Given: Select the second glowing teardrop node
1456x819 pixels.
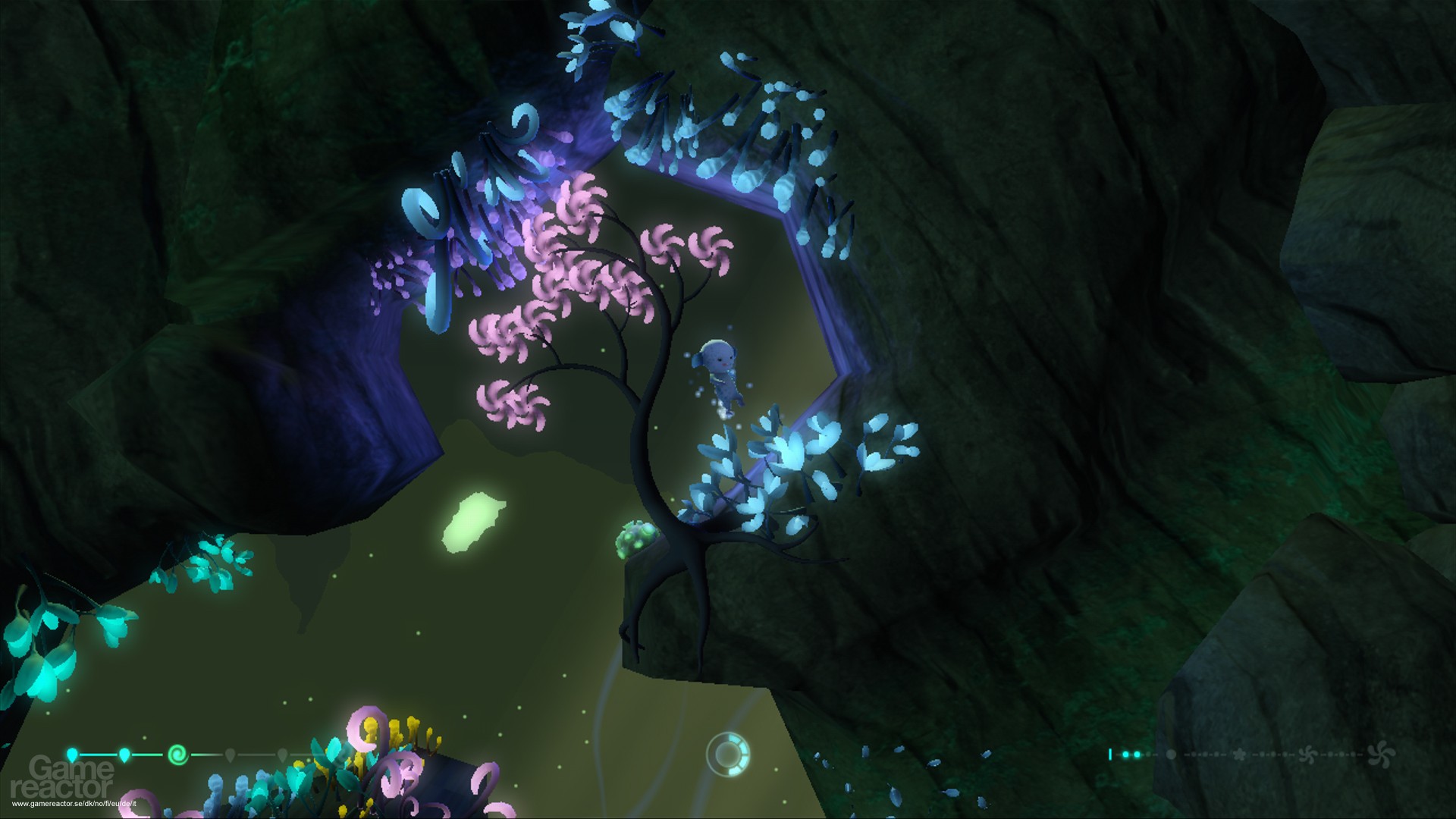Looking at the screenshot, I should click(x=124, y=754).
